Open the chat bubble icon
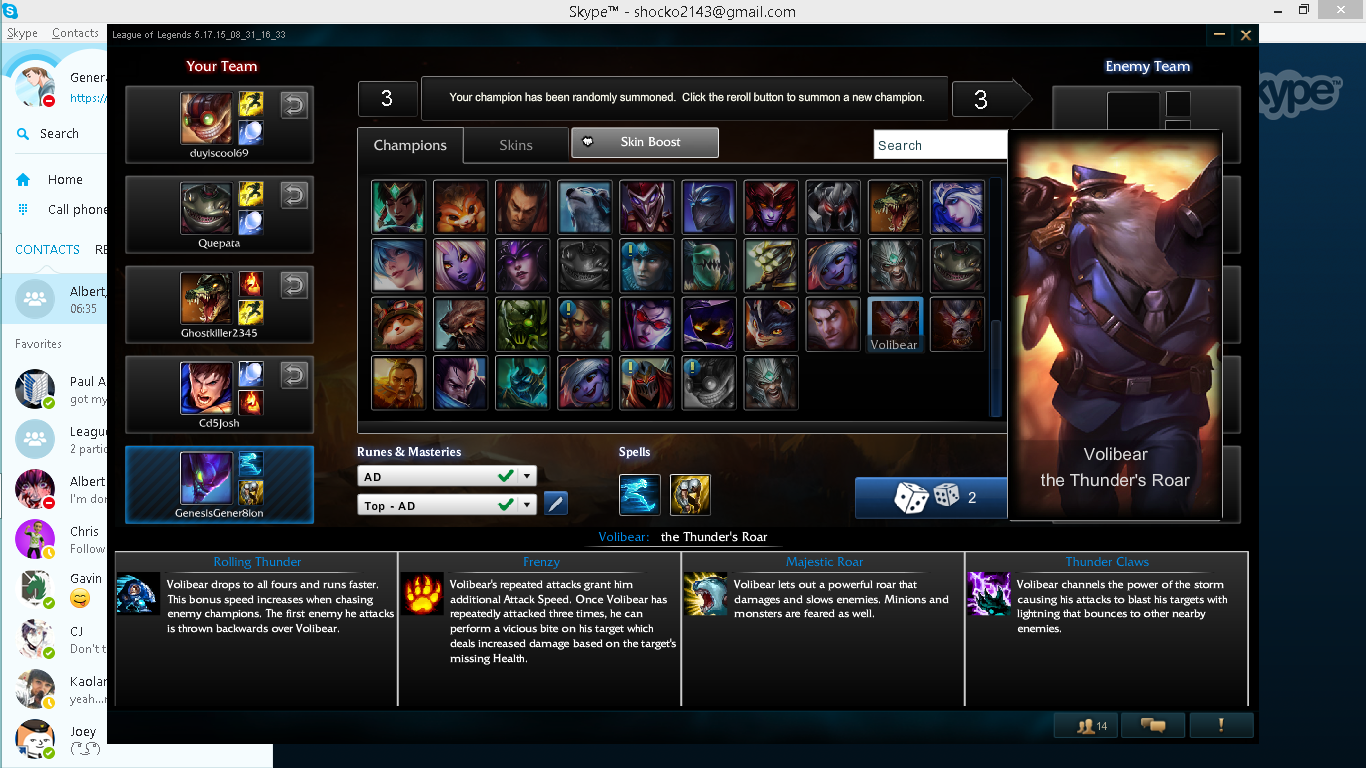Screen dimensions: 1366x768 point(1153,725)
